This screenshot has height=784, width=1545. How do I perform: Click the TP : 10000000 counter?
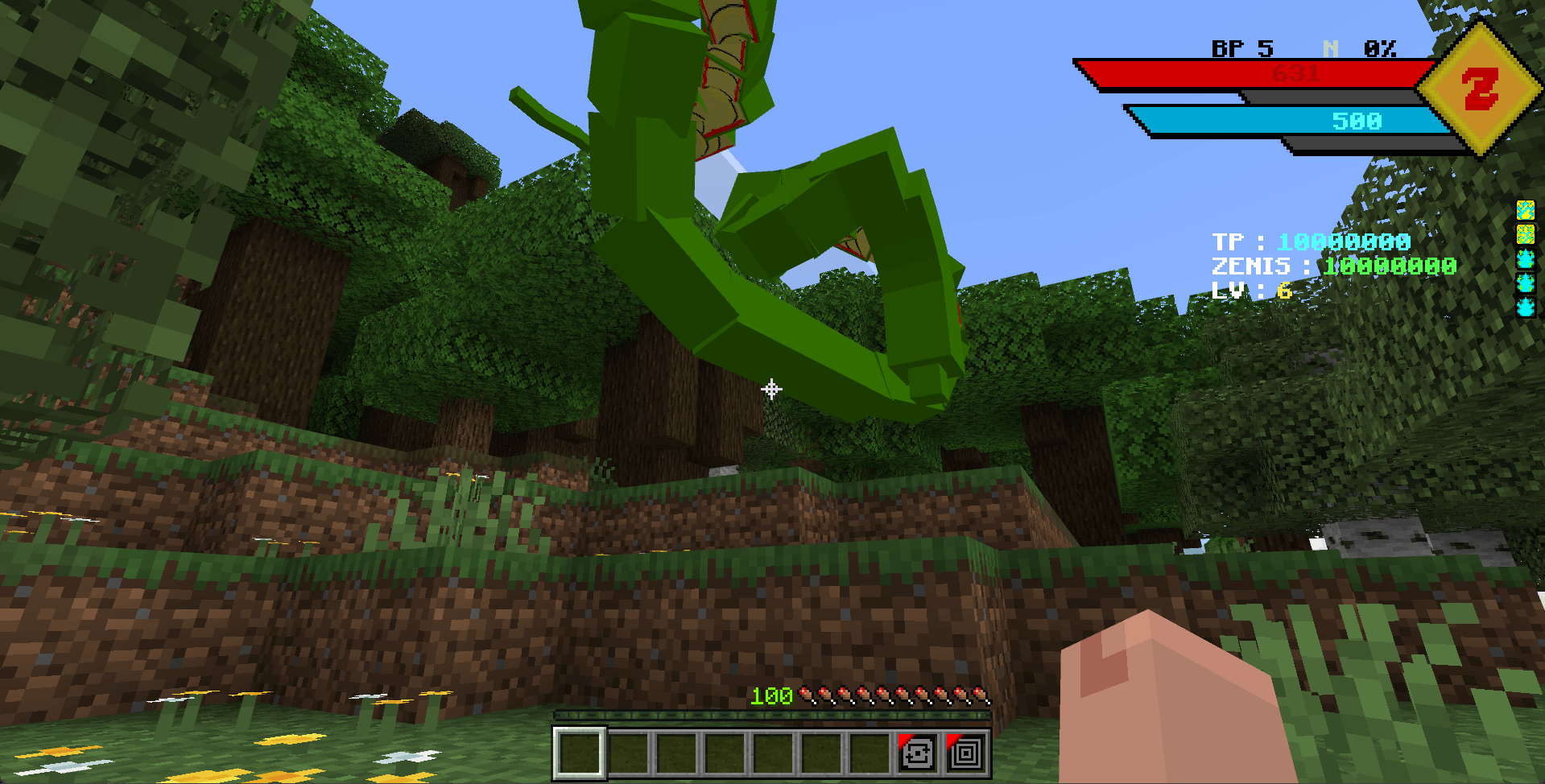(1311, 241)
